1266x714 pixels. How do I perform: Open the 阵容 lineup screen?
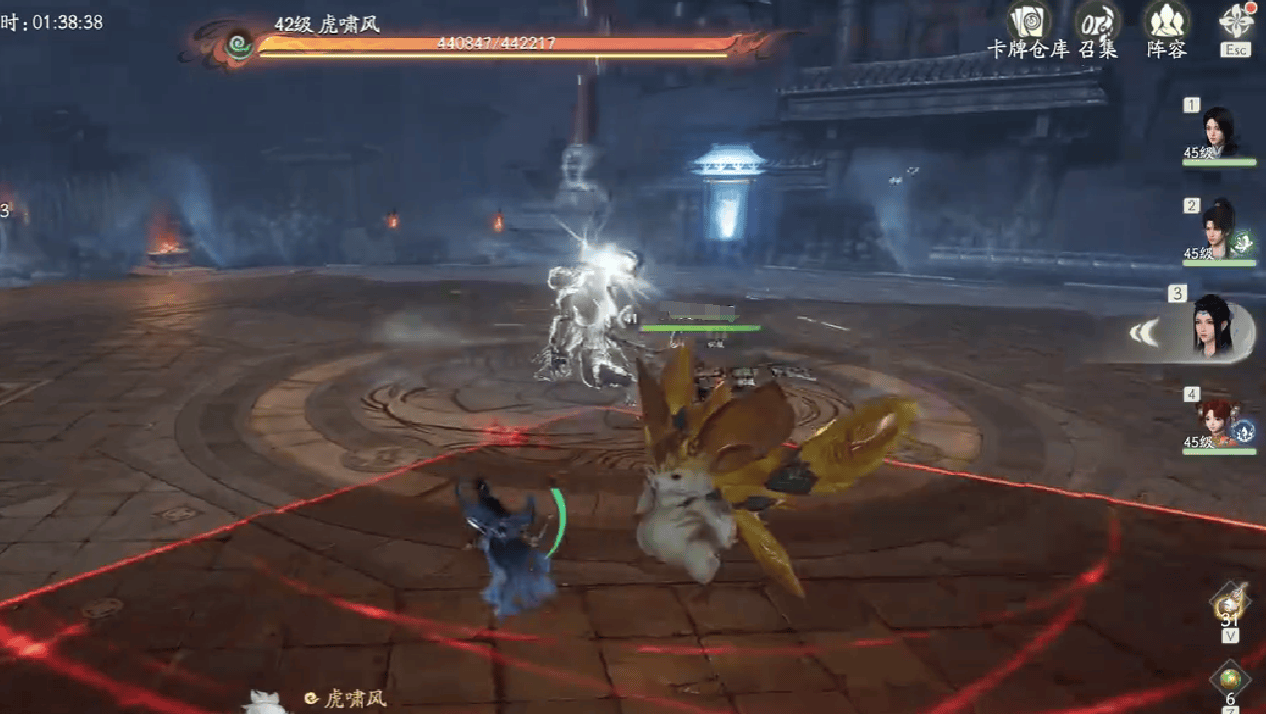[1166, 20]
